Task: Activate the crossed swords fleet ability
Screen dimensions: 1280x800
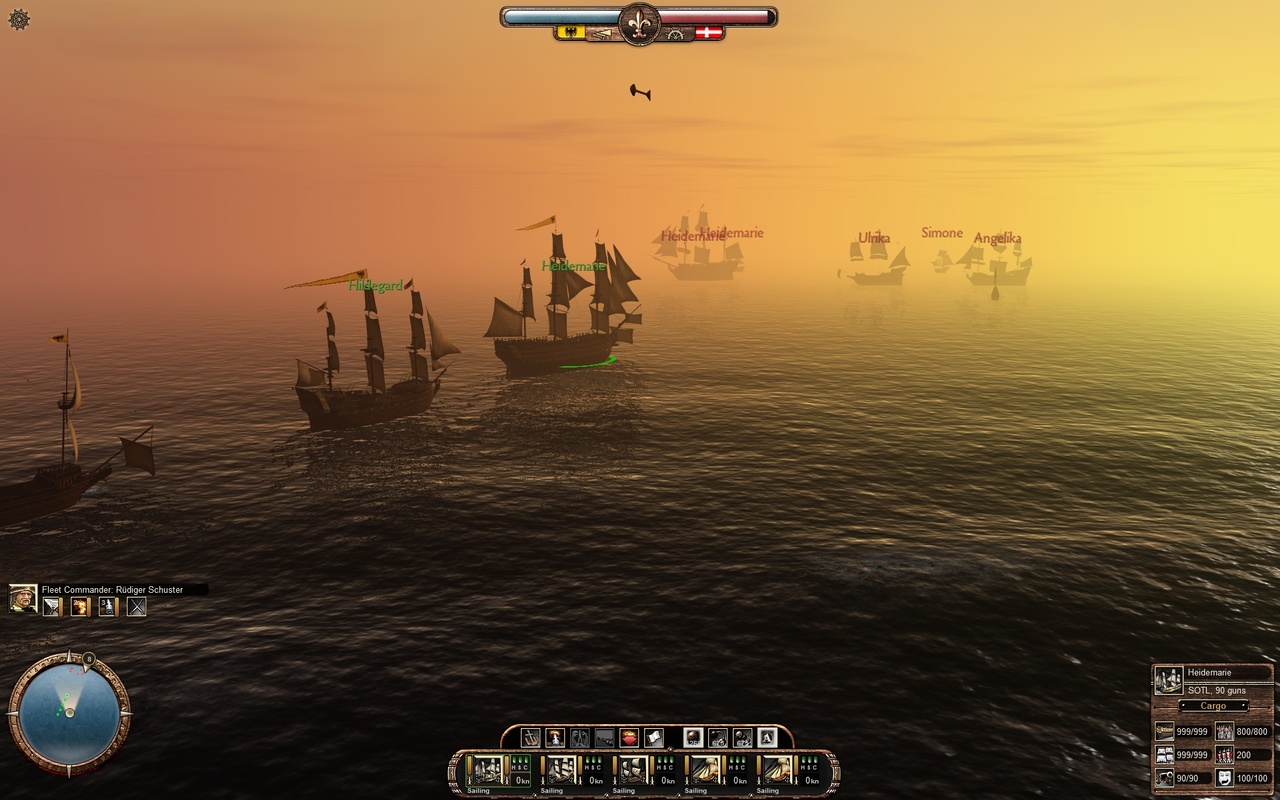Action: (x=137, y=606)
